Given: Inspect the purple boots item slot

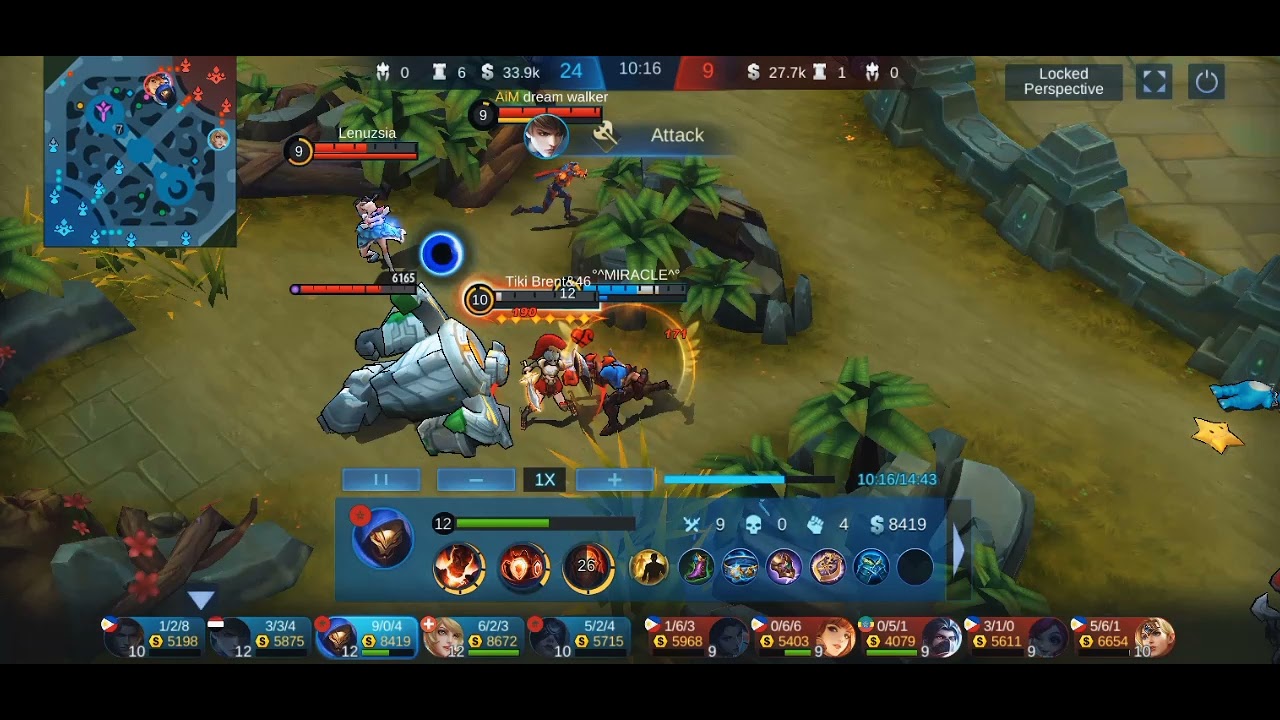Looking at the screenshot, I should (696, 568).
